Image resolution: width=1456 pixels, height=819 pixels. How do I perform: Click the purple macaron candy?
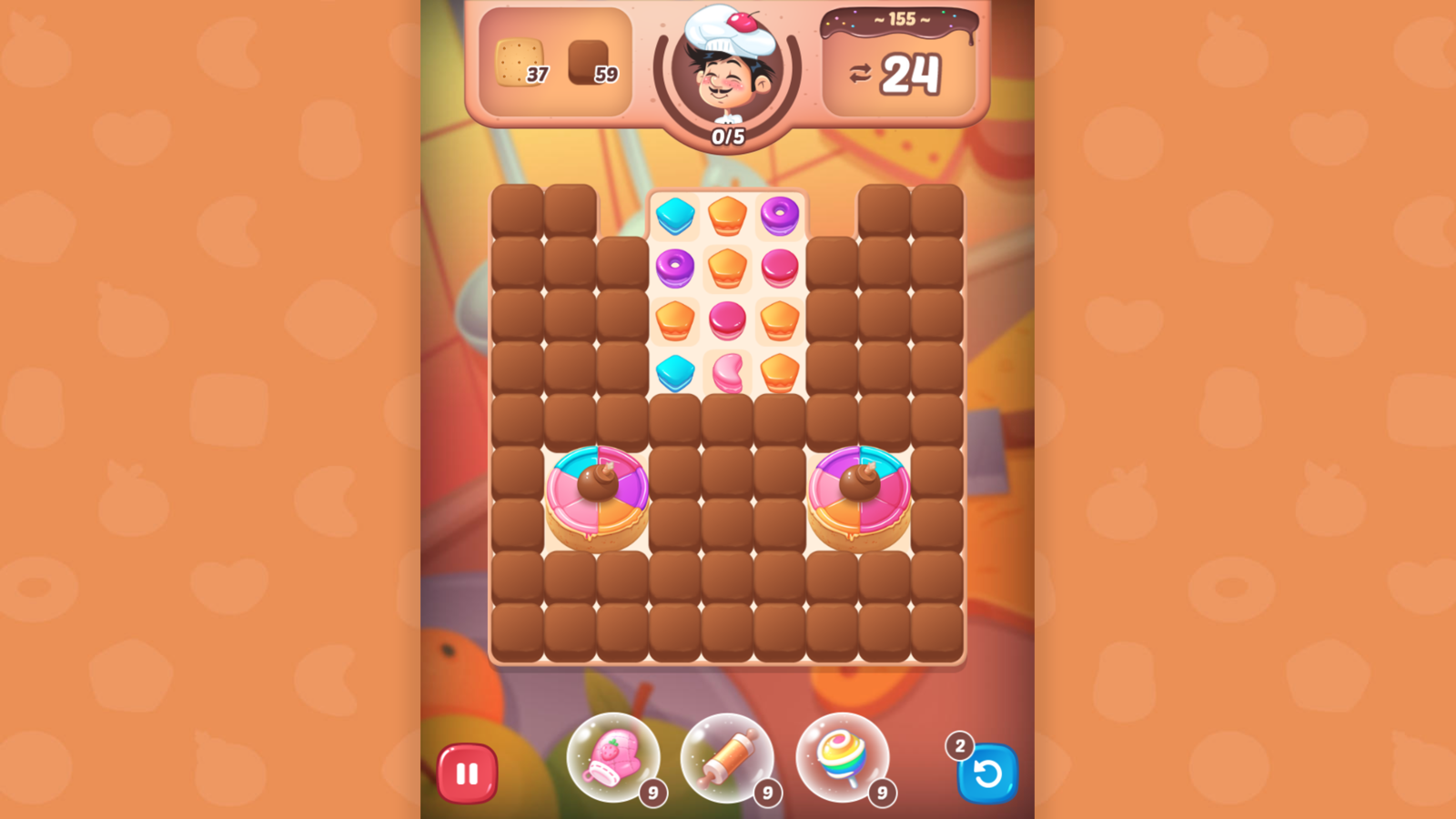pos(779,214)
